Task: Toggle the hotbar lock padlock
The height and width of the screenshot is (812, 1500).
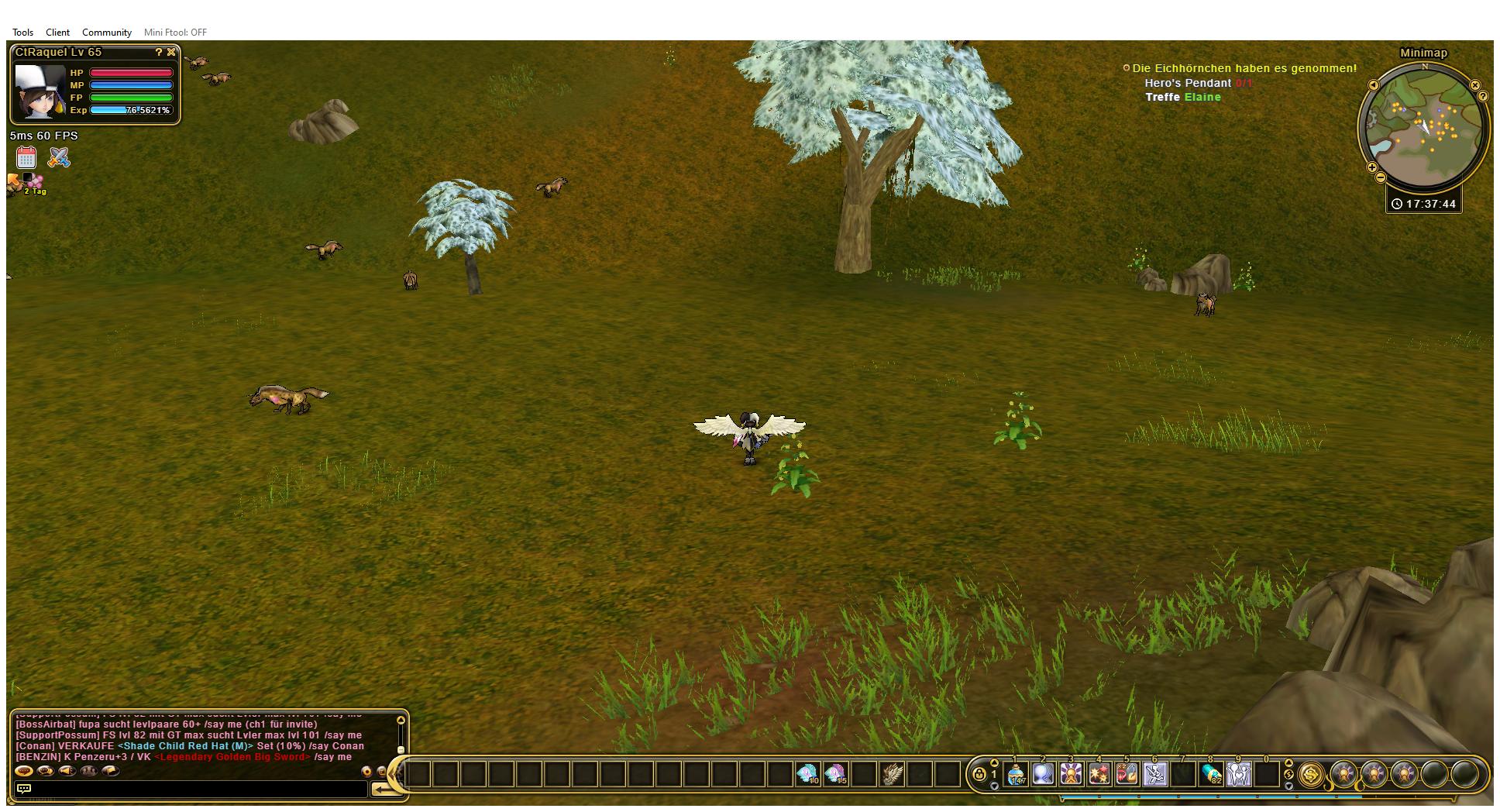Action: point(979,774)
